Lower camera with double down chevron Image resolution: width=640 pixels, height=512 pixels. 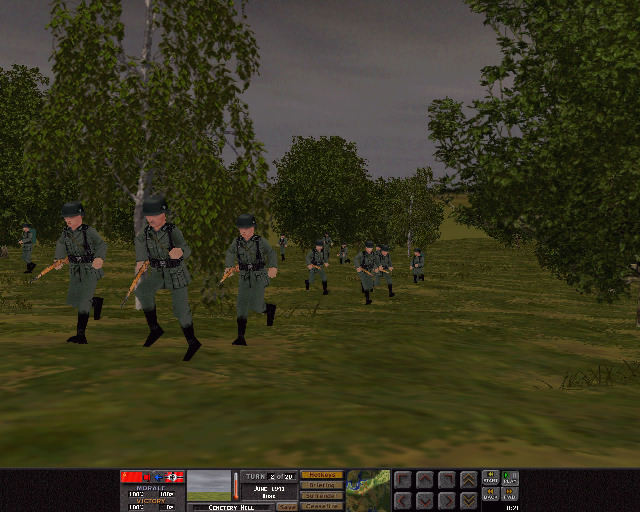(x=468, y=499)
